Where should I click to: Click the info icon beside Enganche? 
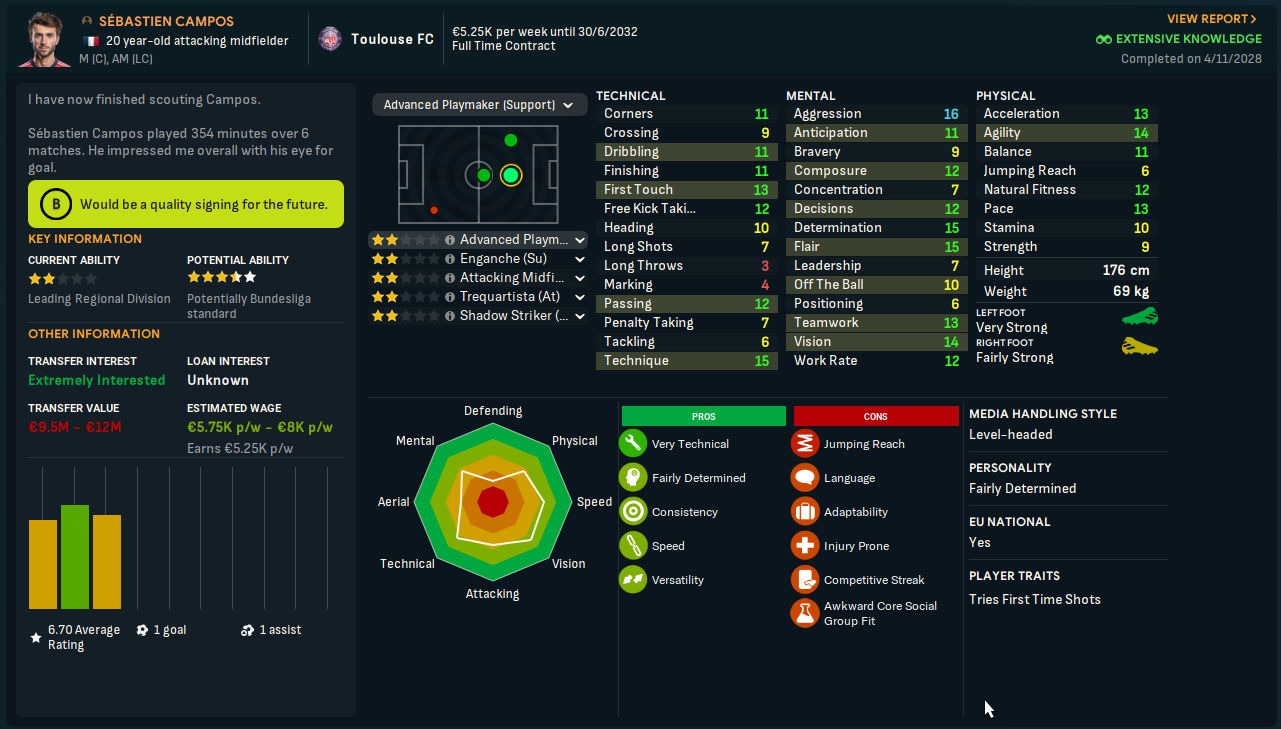[450, 259]
